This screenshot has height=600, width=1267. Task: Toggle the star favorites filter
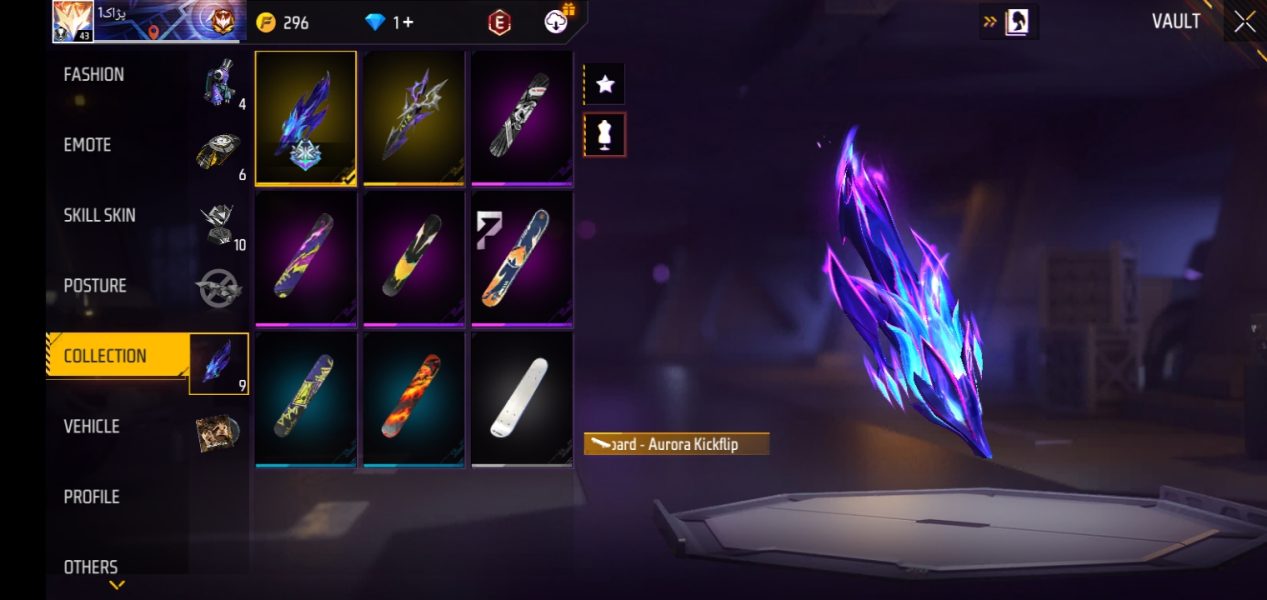[605, 85]
